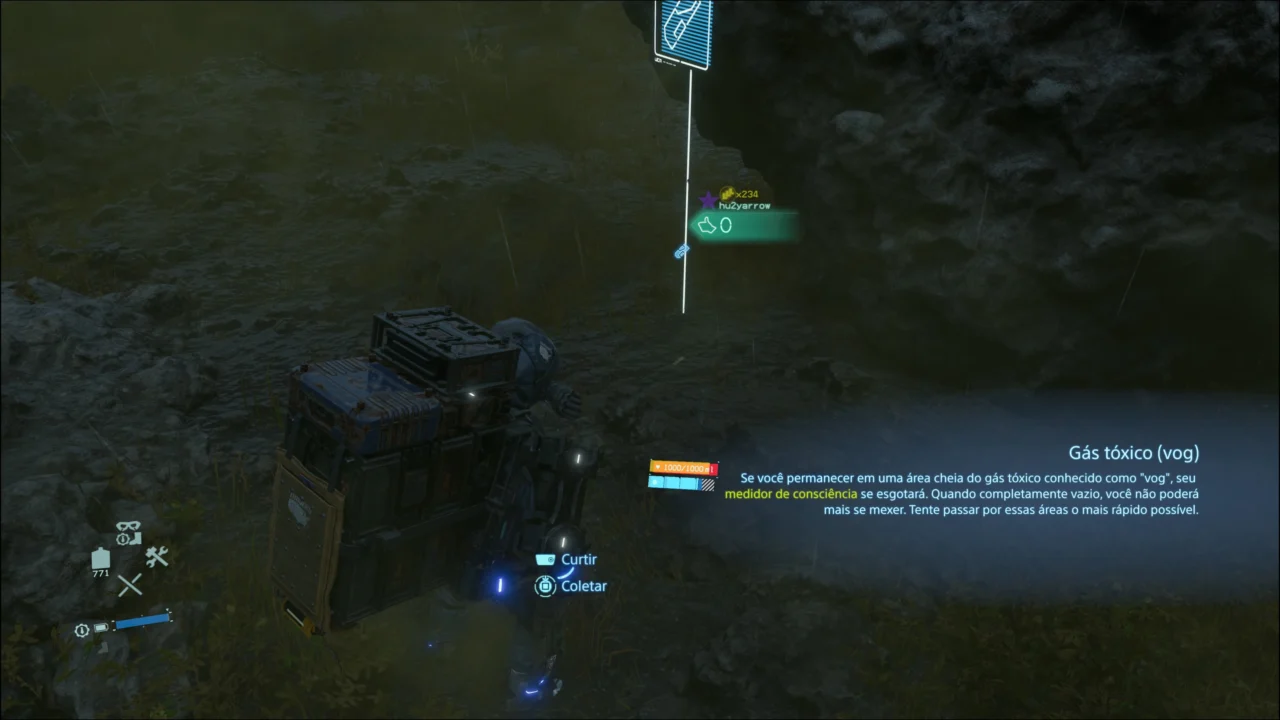Image resolution: width=1280 pixels, height=720 pixels.
Task: Select player name hu2yarrow
Action: (x=745, y=204)
